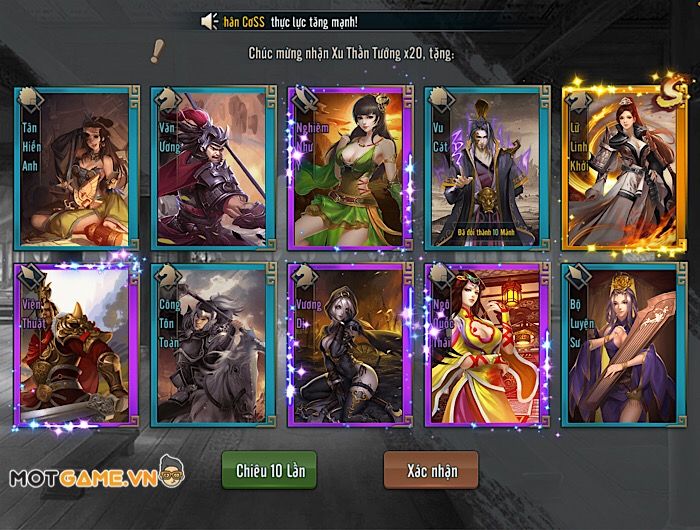This screenshot has height=530, width=700.
Task: View the Ngô Quốc Thái card
Action: click(x=484, y=342)
